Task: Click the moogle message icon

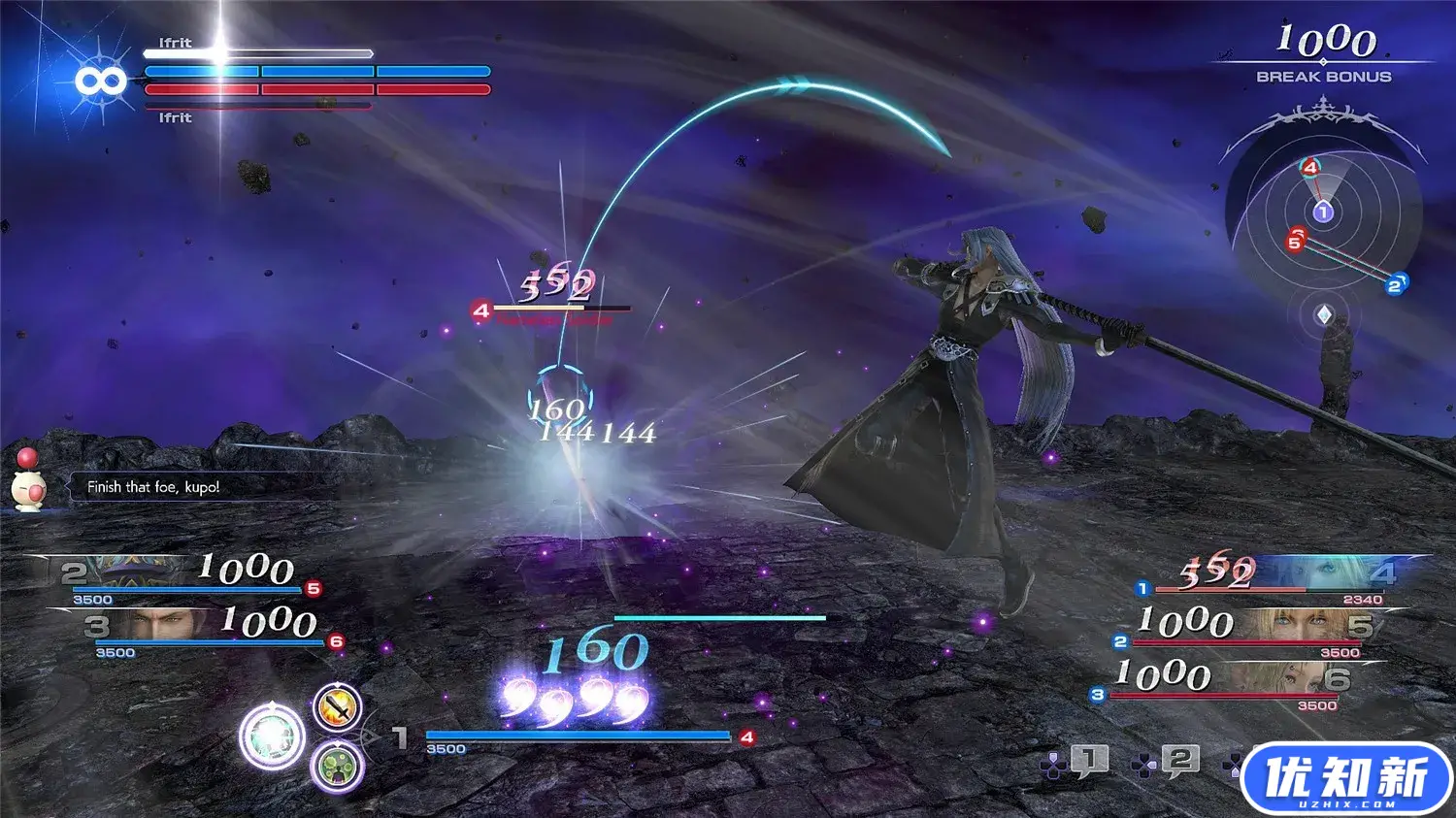Action: coord(28,483)
